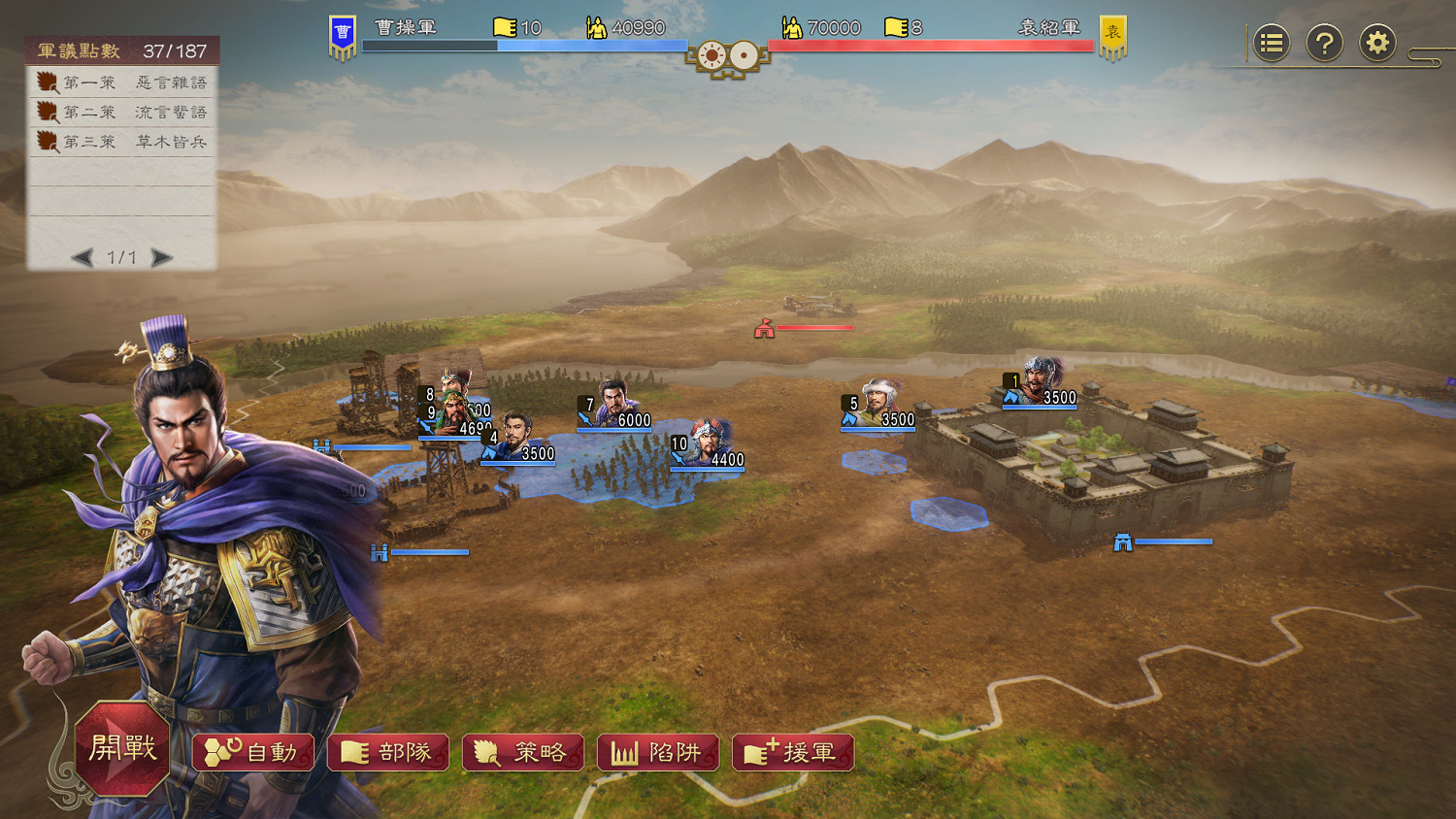Open the 部隊 troops menu
This screenshot has height=819, width=1456.
tap(388, 753)
